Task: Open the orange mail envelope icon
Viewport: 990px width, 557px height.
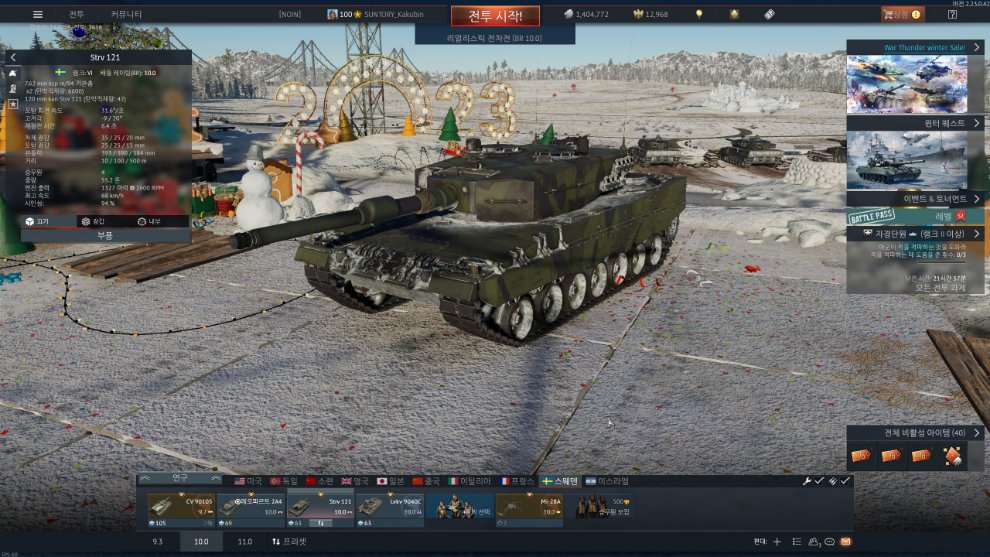Action: tap(846, 541)
